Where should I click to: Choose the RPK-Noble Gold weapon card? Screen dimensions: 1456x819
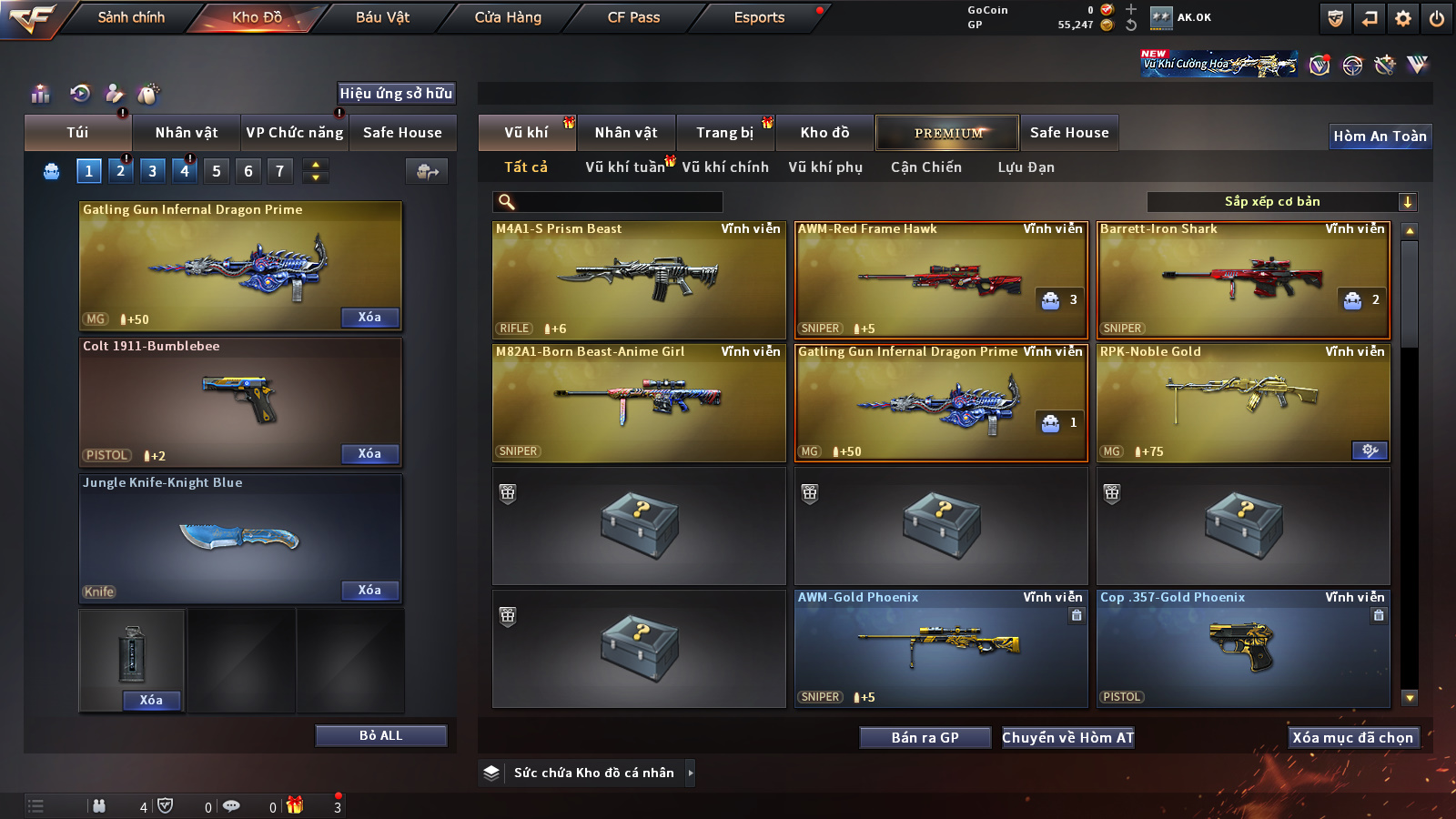coord(1243,402)
